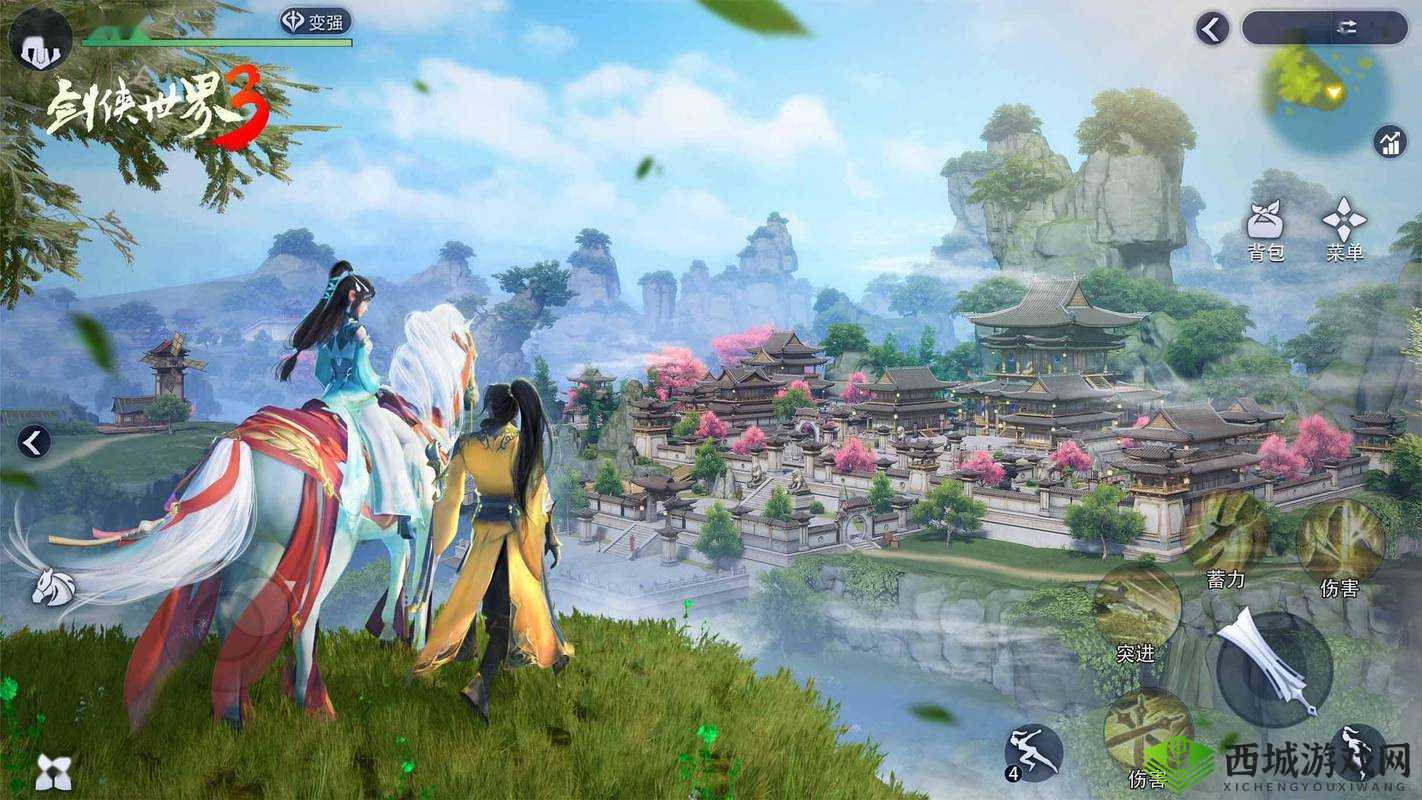Open the statistics chart icon below the minimap
The image size is (1422, 800).
coord(1389,142)
